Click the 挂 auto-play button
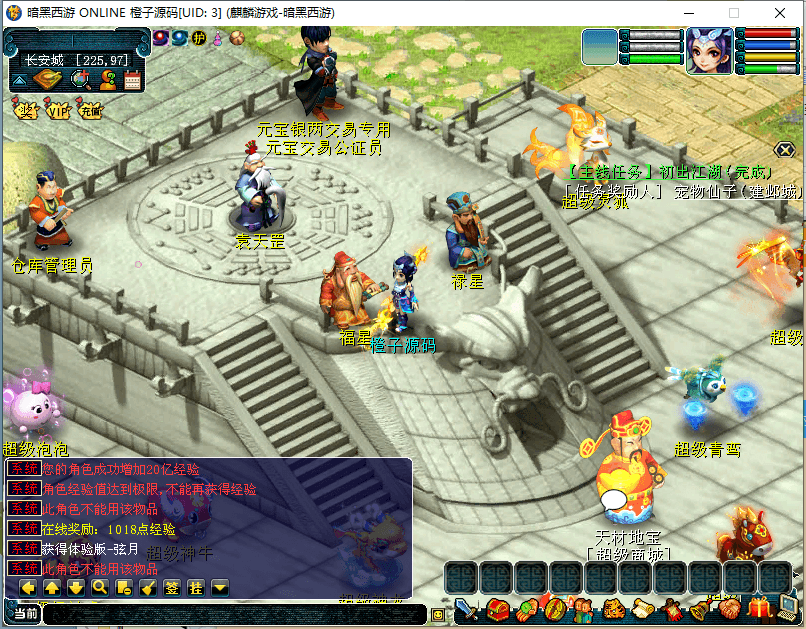Screen dimensions: 806x629 tap(196, 587)
